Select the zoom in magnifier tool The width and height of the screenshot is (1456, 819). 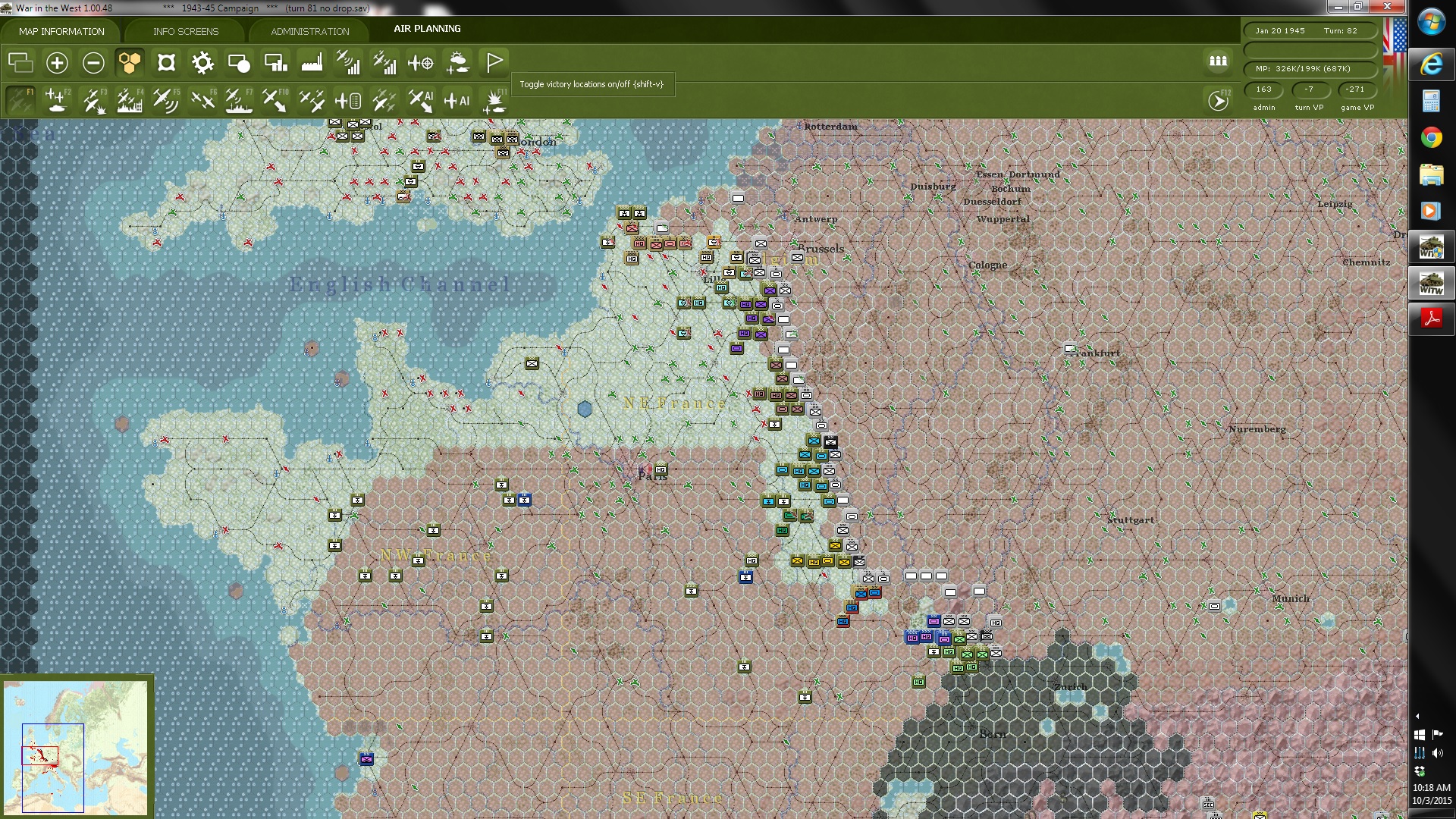pos(57,63)
